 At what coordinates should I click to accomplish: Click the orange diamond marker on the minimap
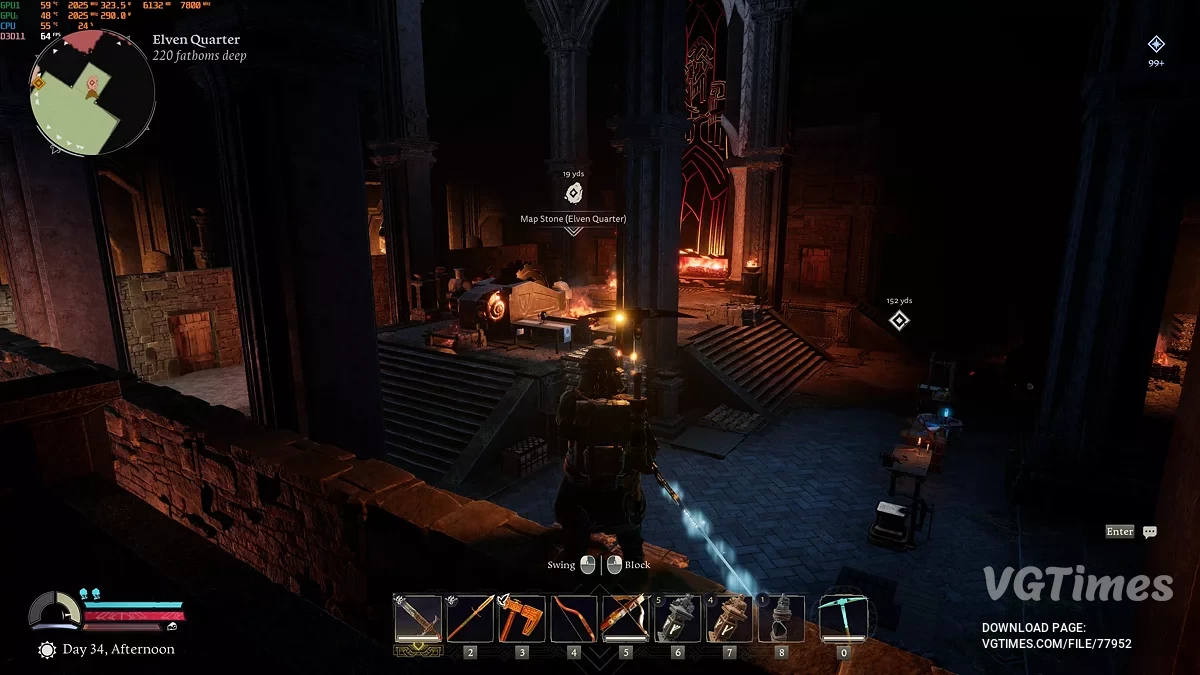(39, 83)
